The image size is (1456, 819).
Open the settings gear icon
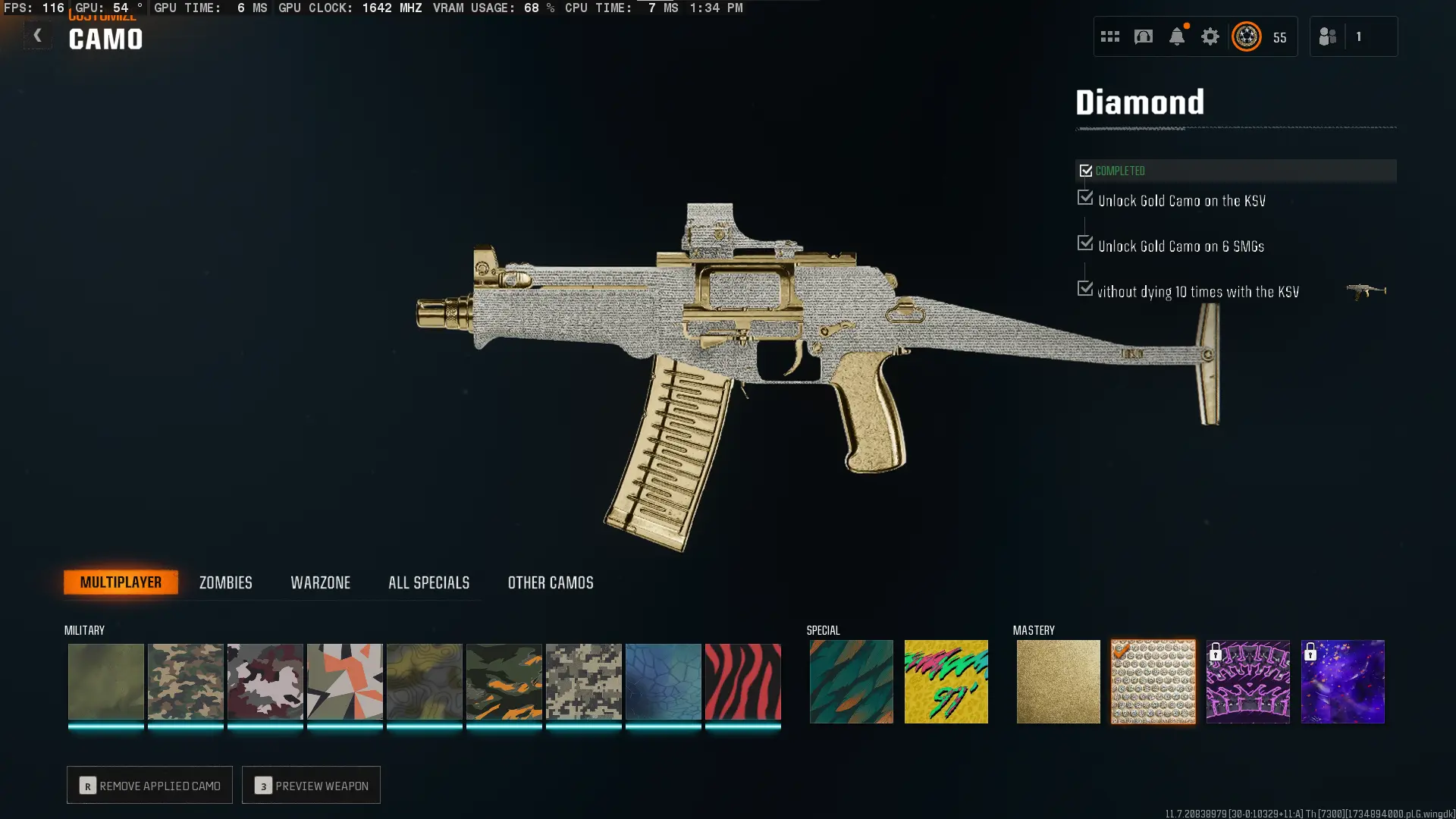[1210, 36]
